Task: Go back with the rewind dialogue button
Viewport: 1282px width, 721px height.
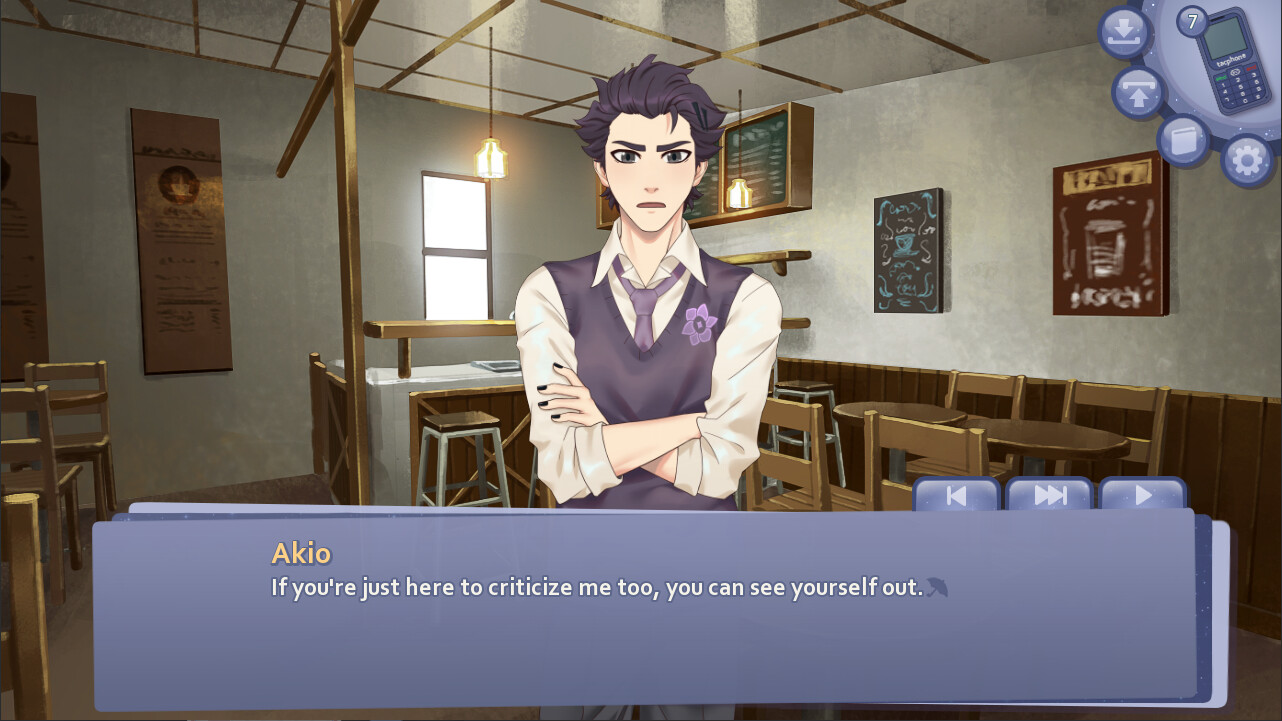Action: pyautogui.click(x=956, y=495)
